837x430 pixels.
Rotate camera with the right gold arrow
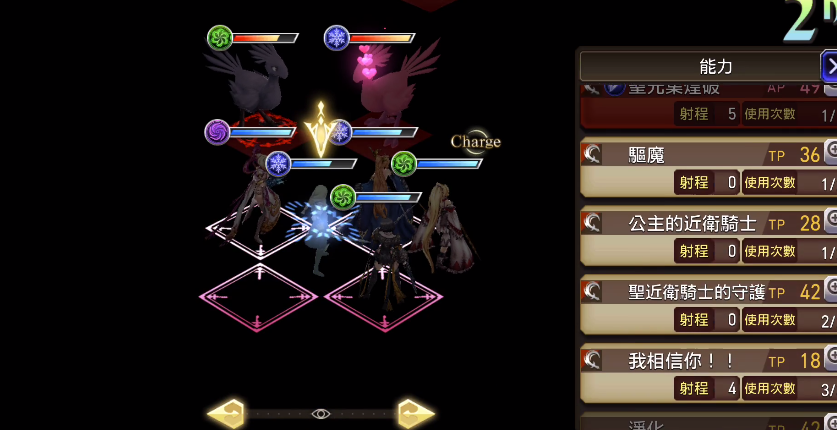coord(415,412)
